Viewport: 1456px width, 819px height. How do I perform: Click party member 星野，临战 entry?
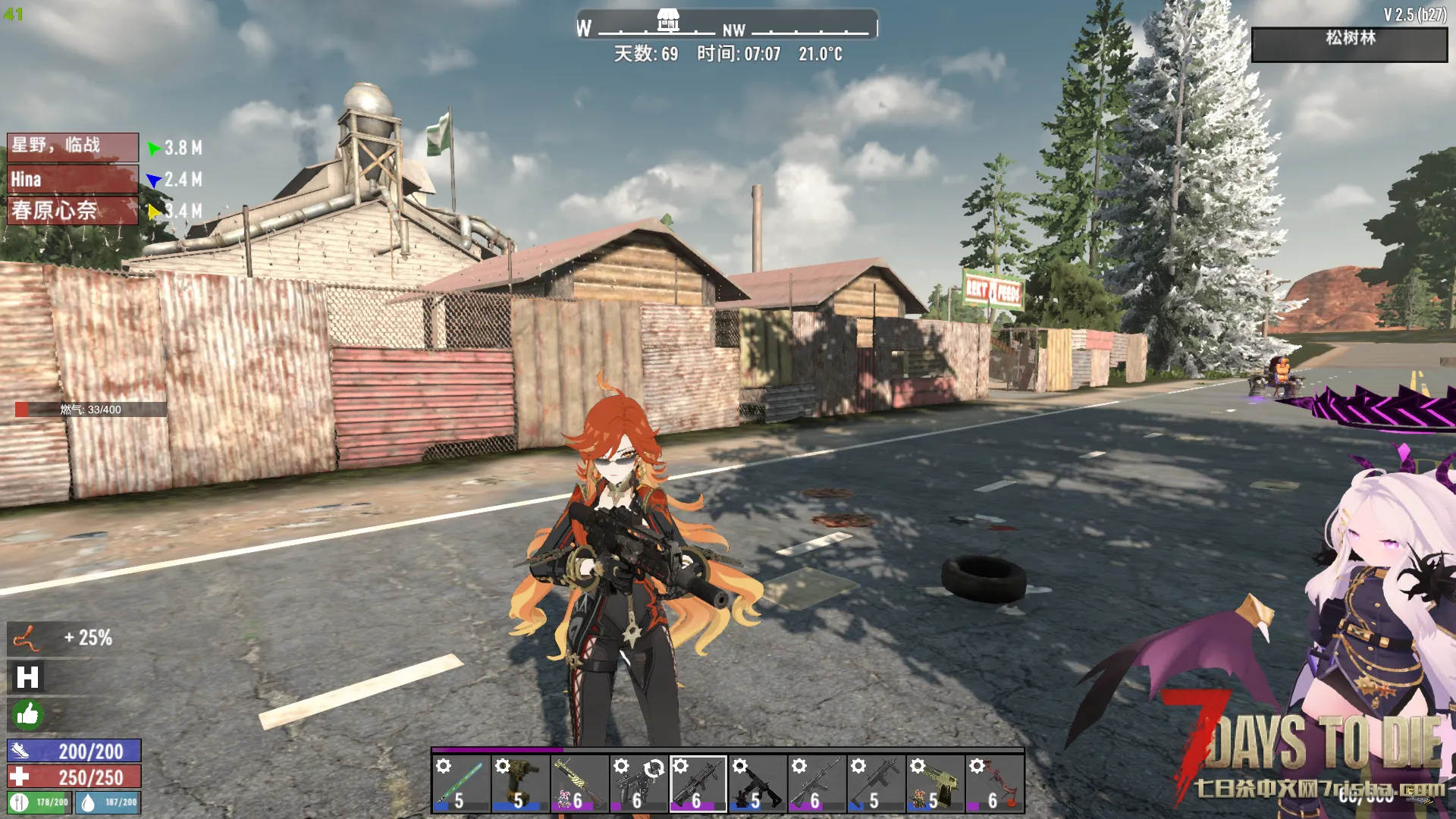coord(73,146)
